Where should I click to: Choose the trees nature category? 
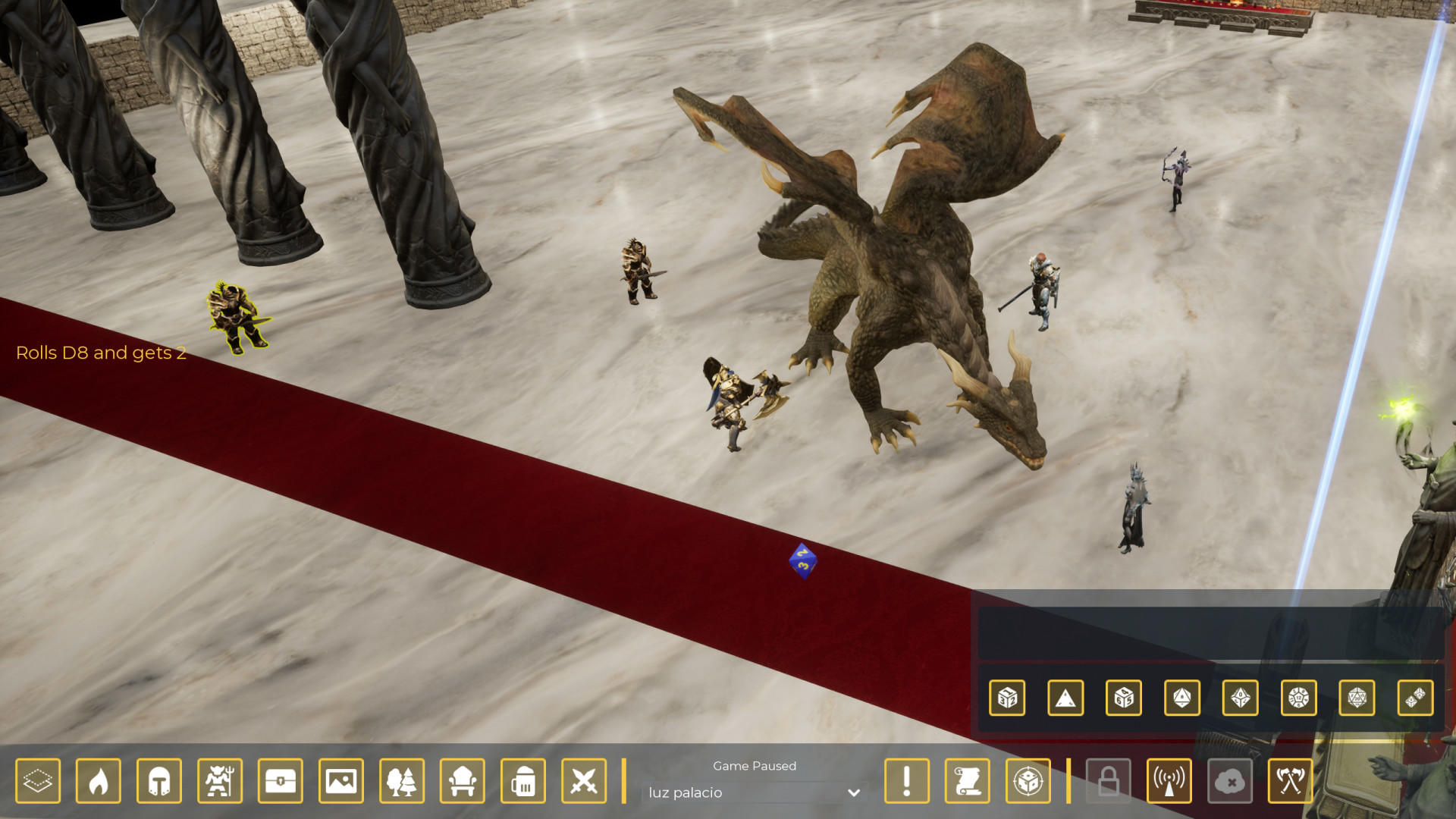(x=402, y=780)
